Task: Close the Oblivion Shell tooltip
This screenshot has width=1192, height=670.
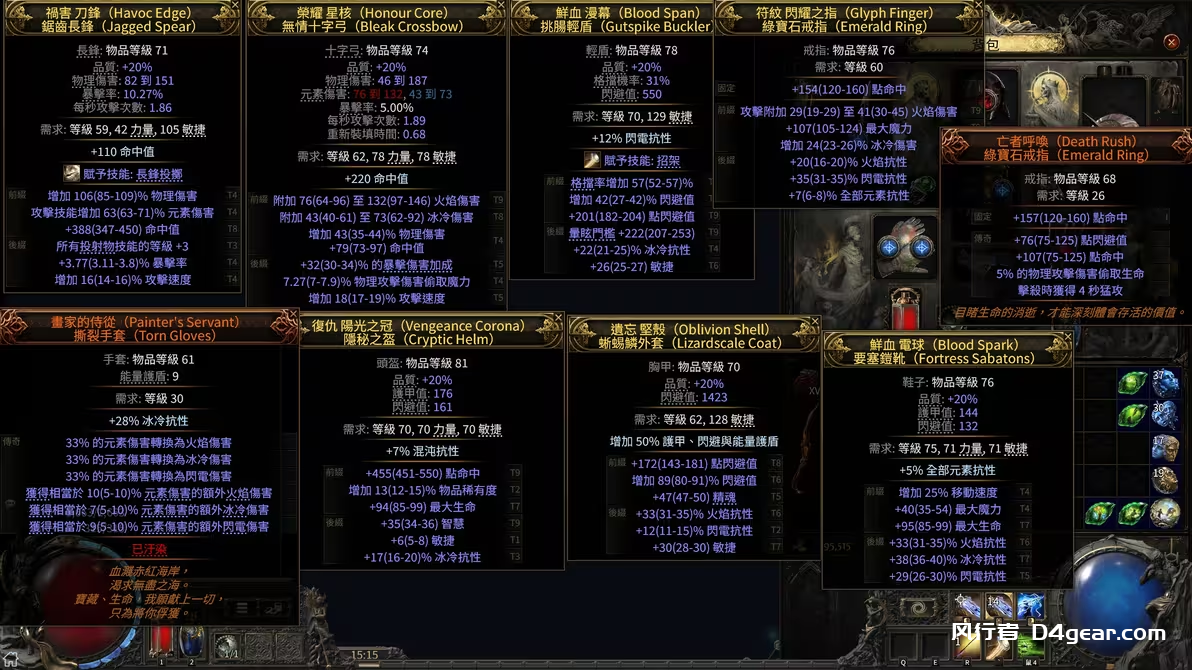Action: 814,322
